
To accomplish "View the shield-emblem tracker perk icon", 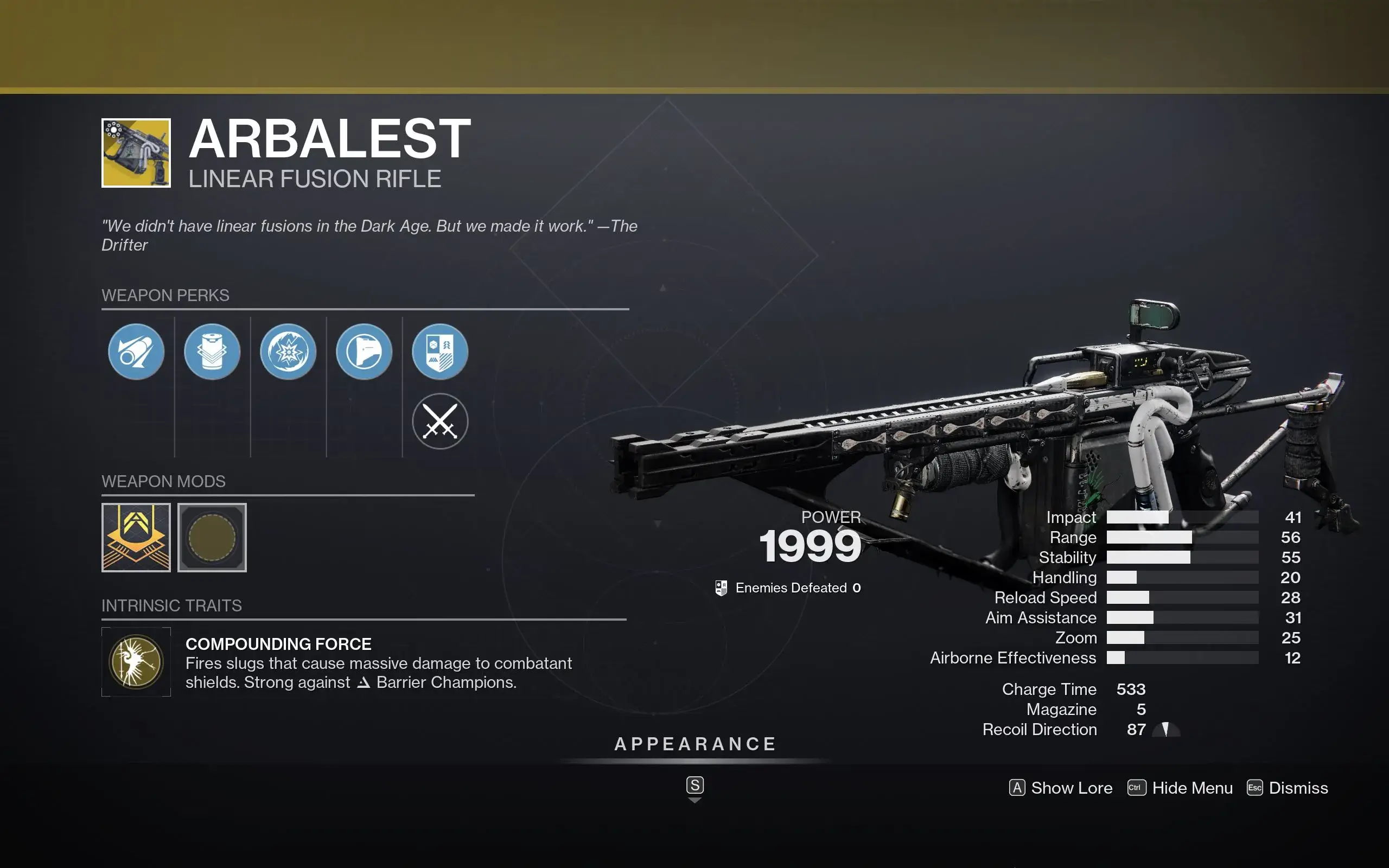I will tap(440, 352).
